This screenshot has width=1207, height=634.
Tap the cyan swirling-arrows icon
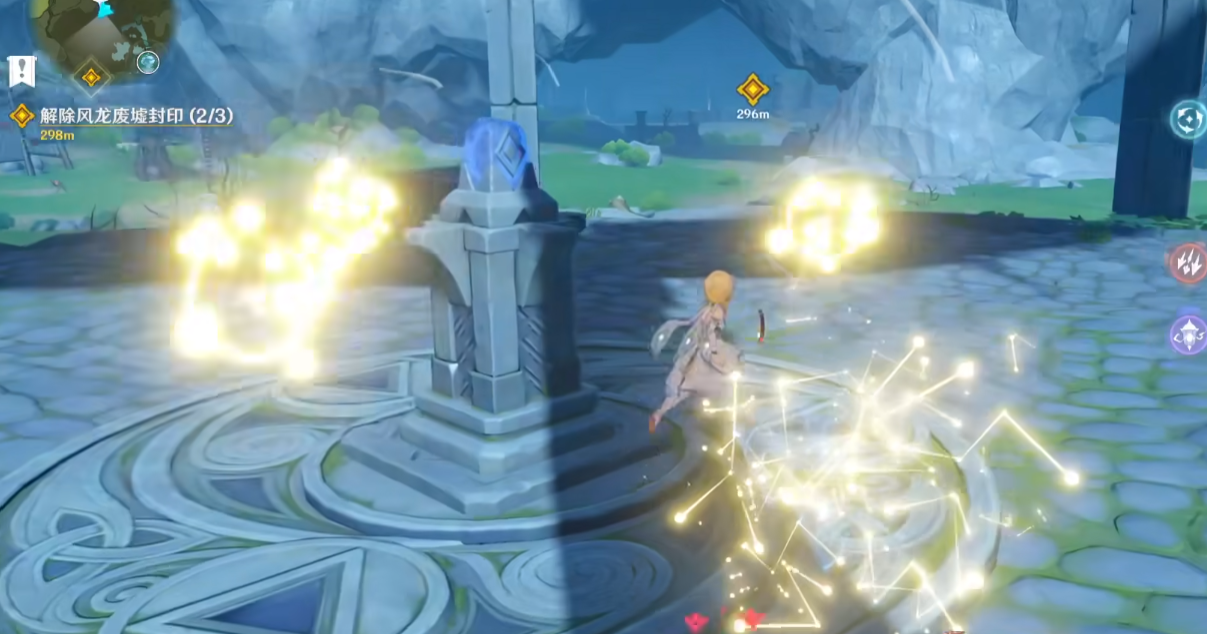[1189, 119]
